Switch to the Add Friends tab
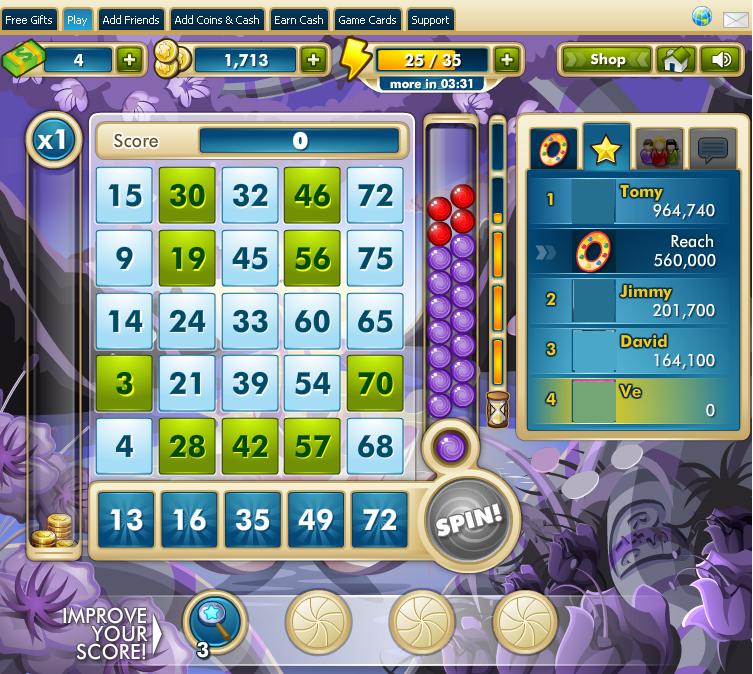The image size is (753, 674). (131, 20)
